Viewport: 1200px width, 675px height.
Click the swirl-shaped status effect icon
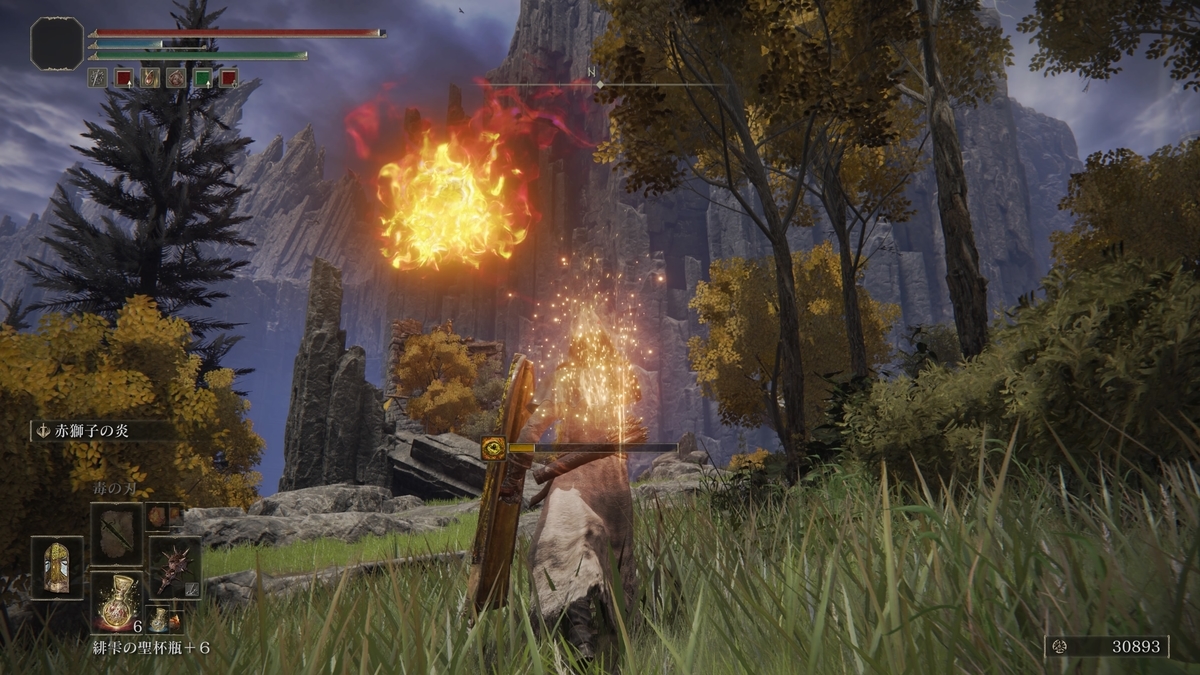(x=176, y=78)
